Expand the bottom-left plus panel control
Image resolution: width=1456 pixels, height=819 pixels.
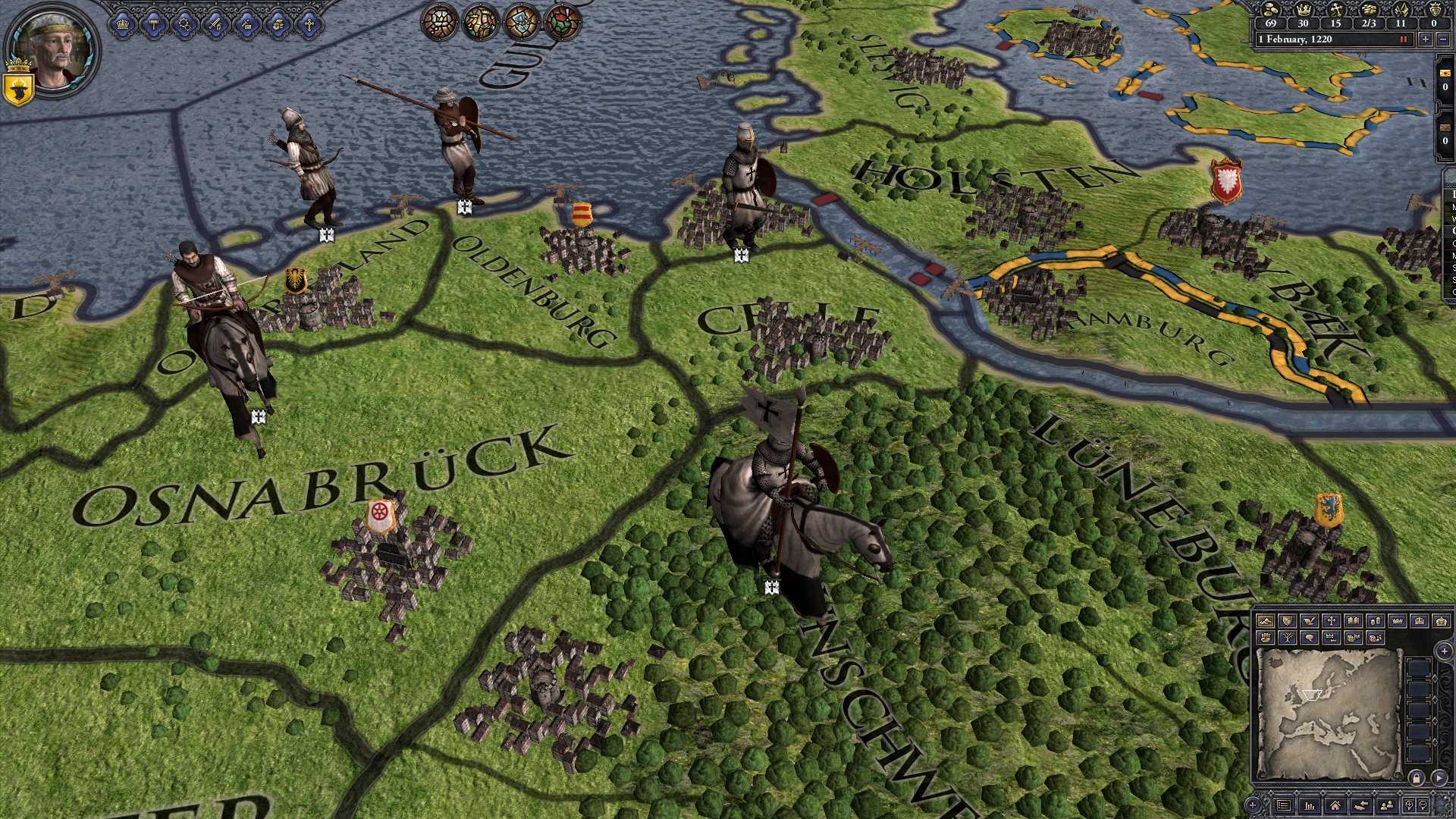1253,805
